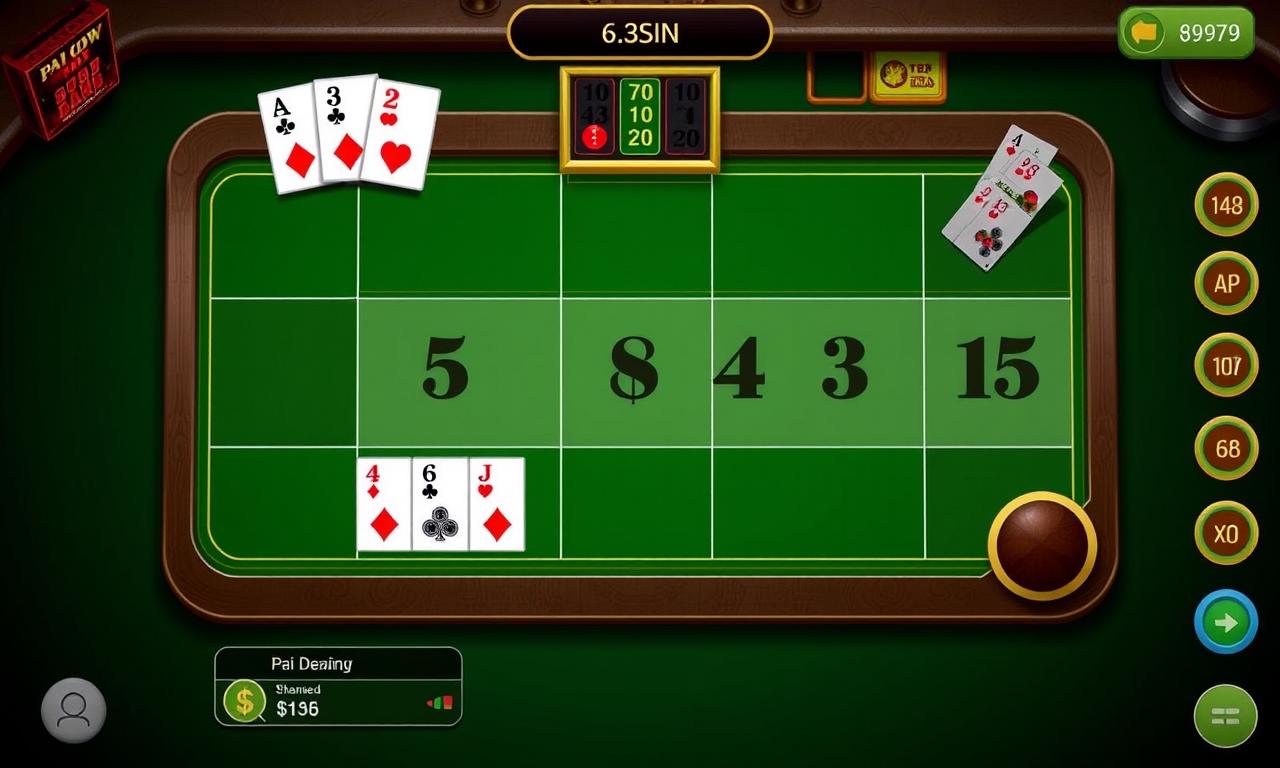Open the player profile avatar icon
The height and width of the screenshot is (768, 1280).
click(73, 710)
